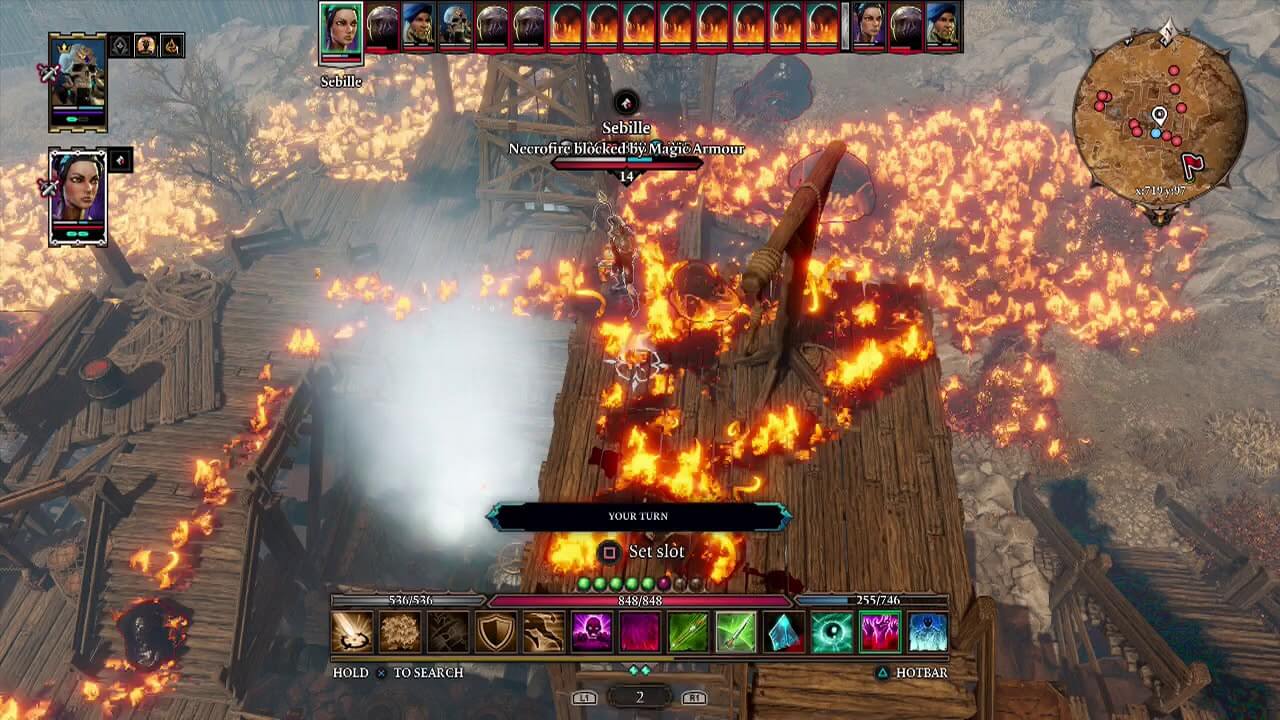This screenshot has width=1280, height=720.
Task: Click the status icon beside Sebille's party portrait
Action: click(x=120, y=160)
